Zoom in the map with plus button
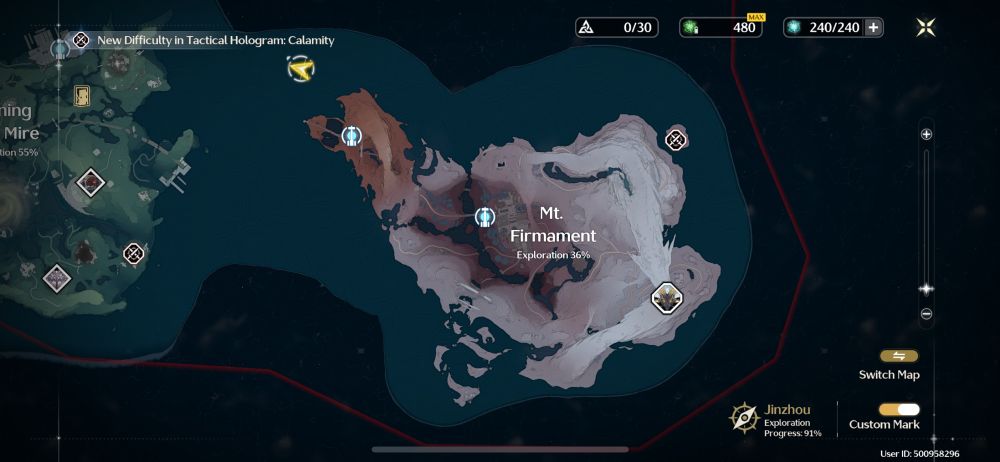The height and width of the screenshot is (462, 1000). [926, 134]
